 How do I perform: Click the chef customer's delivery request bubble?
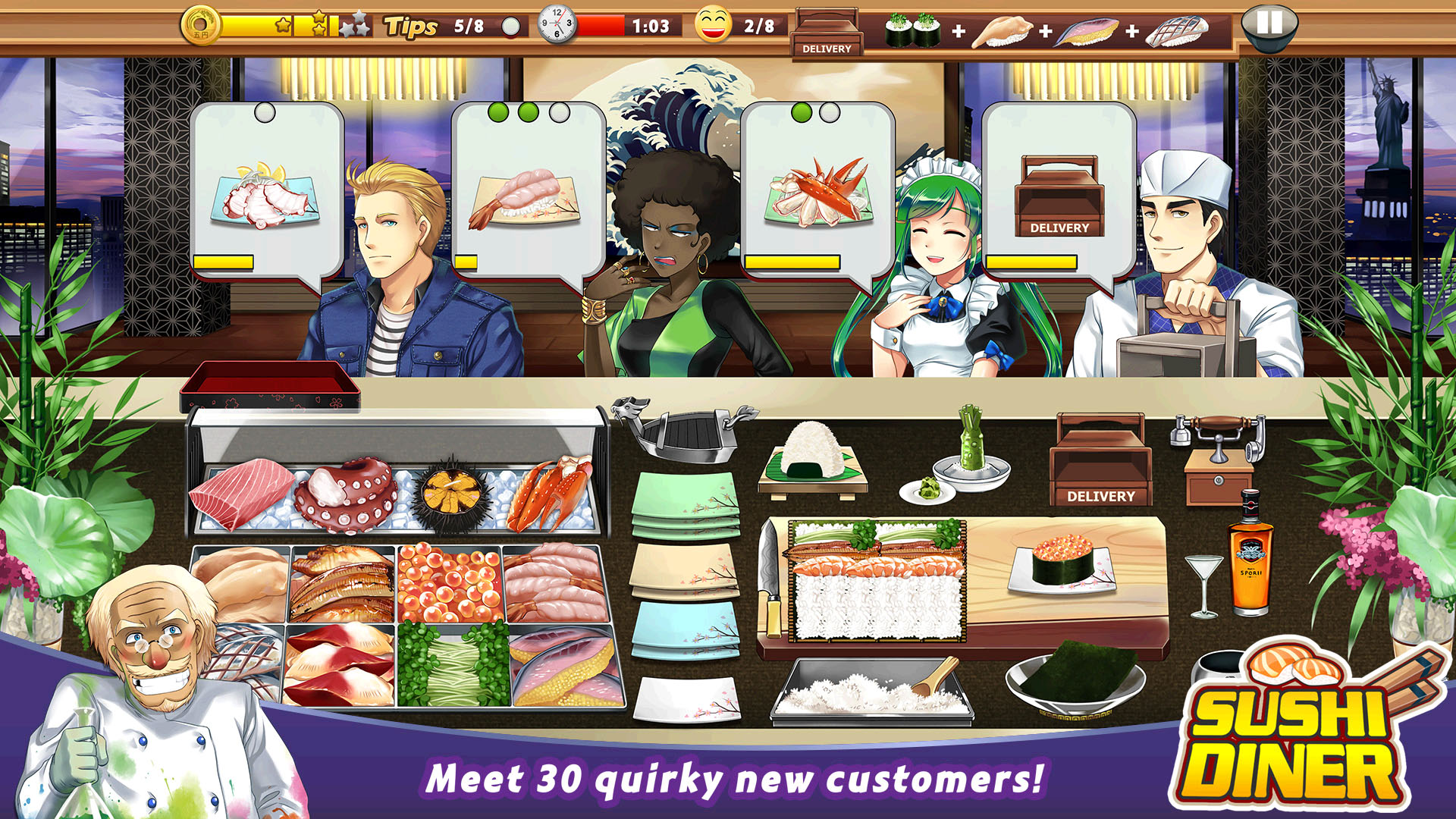pyautogui.click(x=1058, y=197)
